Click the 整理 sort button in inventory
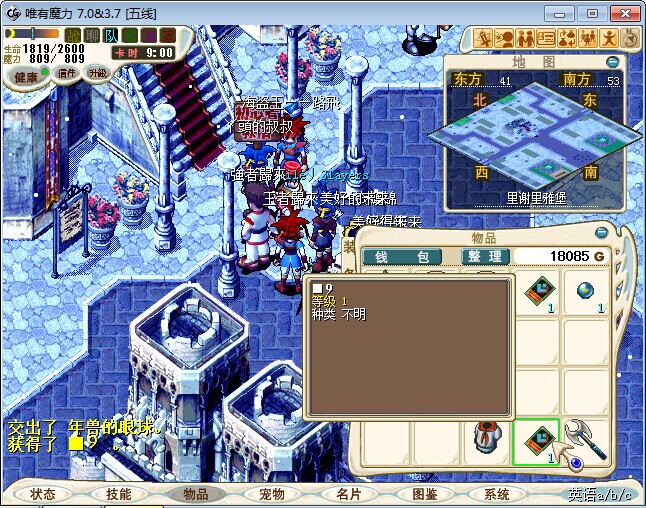The width and height of the screenshot is (646, 508). coord(486,257)
